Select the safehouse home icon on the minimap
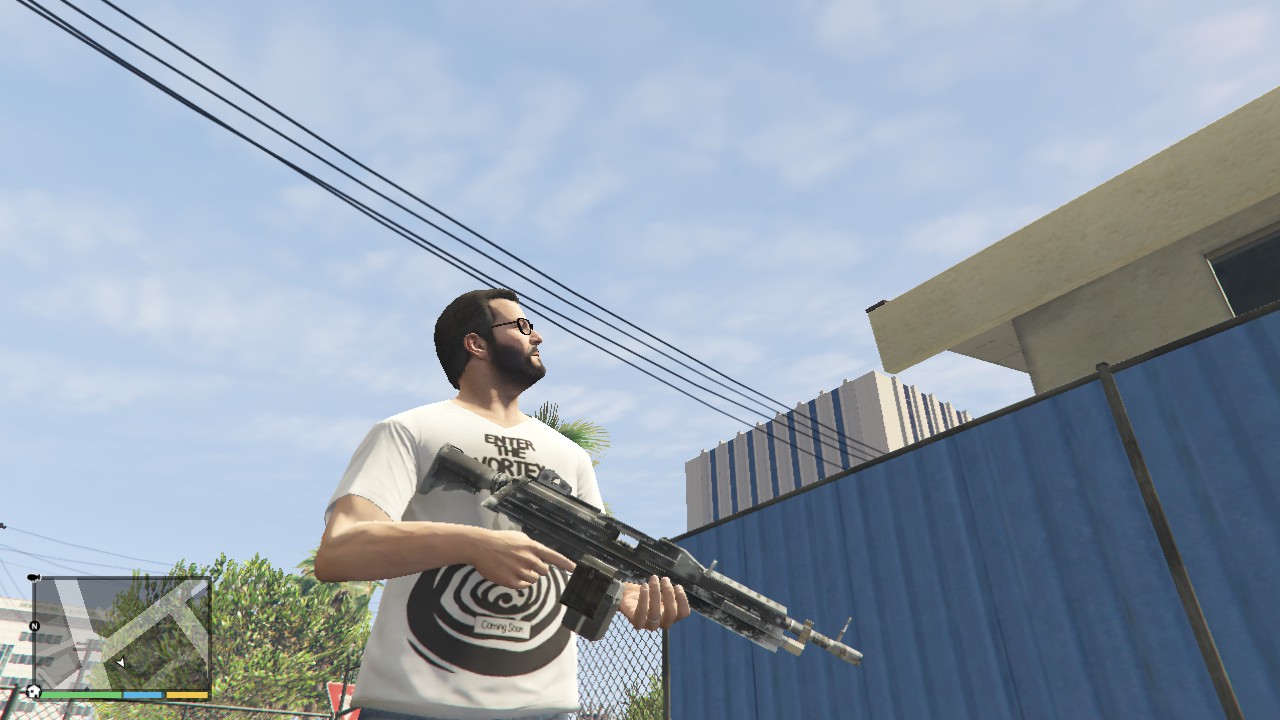Image resolution: width=1280 pixels, height=720 pixels. coord(34,689)
